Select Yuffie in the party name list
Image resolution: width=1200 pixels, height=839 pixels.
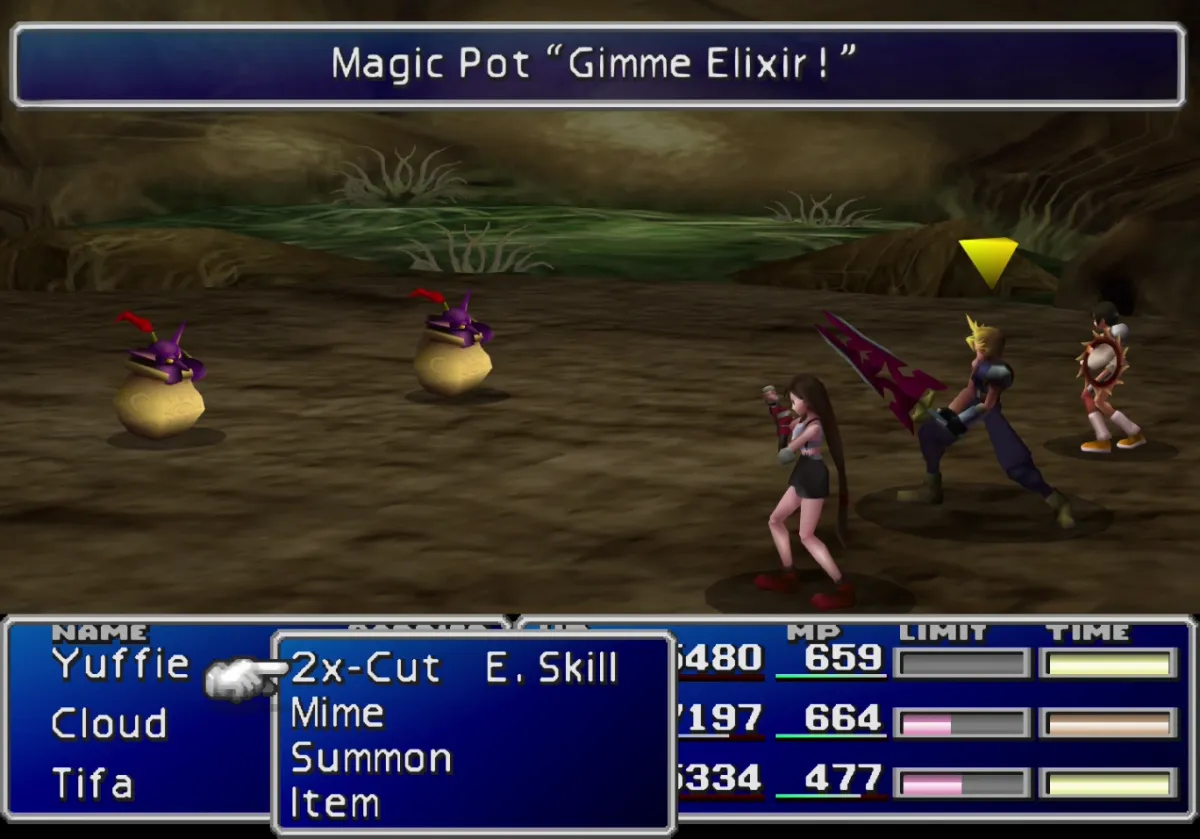point(120,663)
